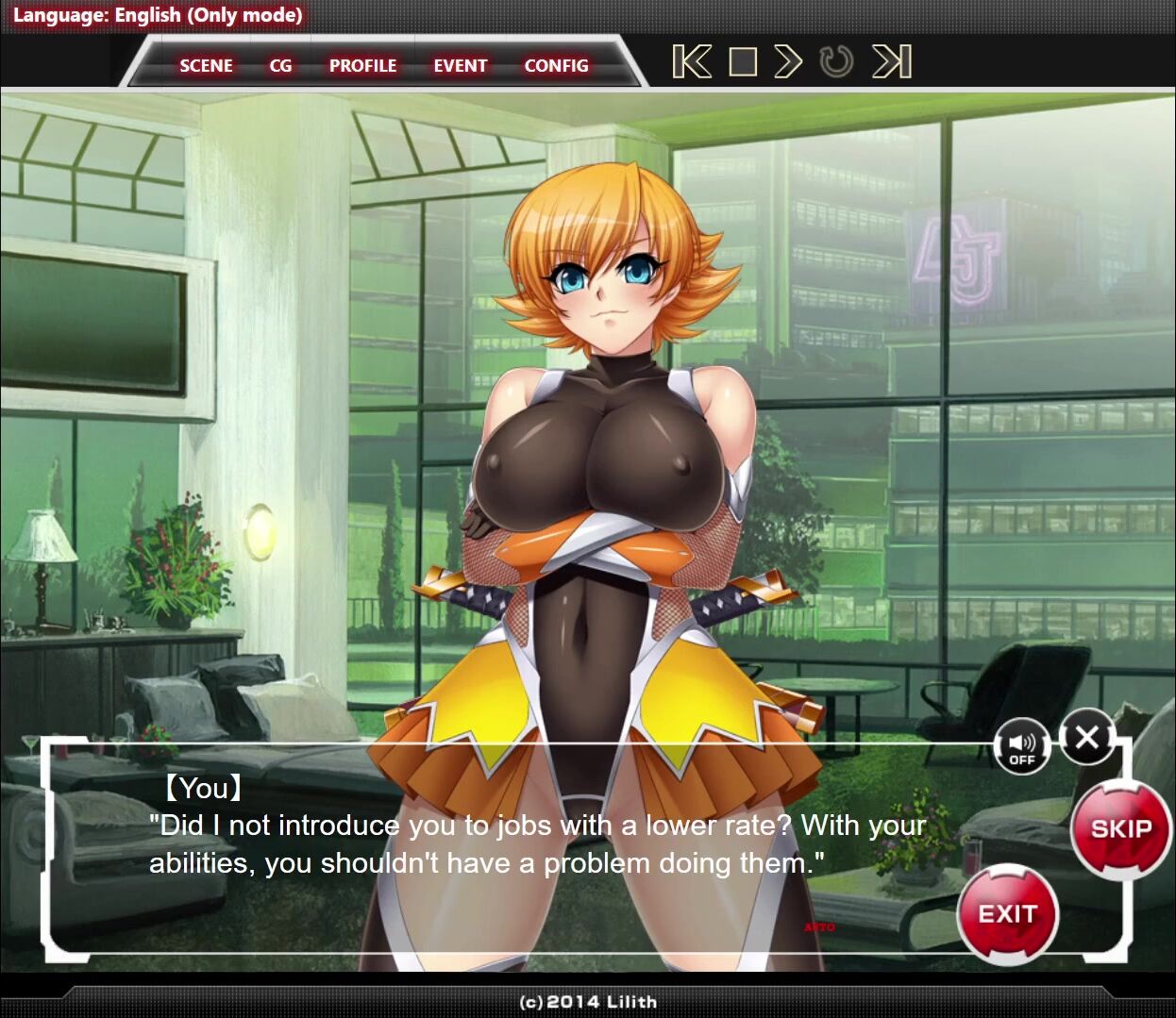1176x1018 pixels.
Task: Jump forward with the skip-to-end control
Action: pos(892,62)
